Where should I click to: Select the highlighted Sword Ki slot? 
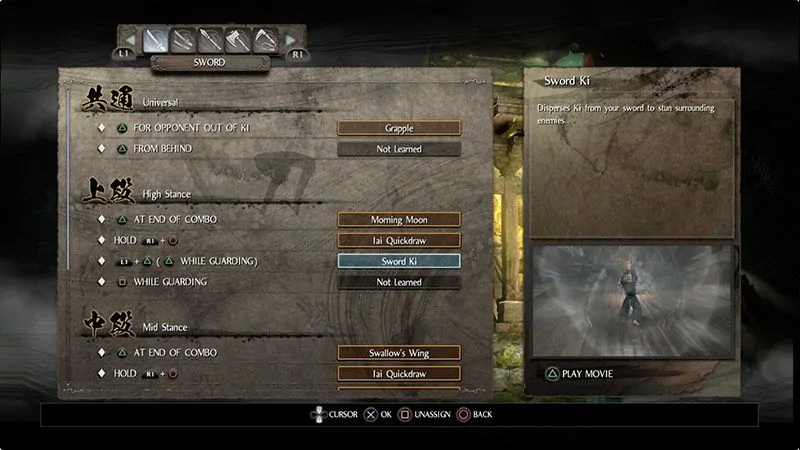click(x=399, y=261)
